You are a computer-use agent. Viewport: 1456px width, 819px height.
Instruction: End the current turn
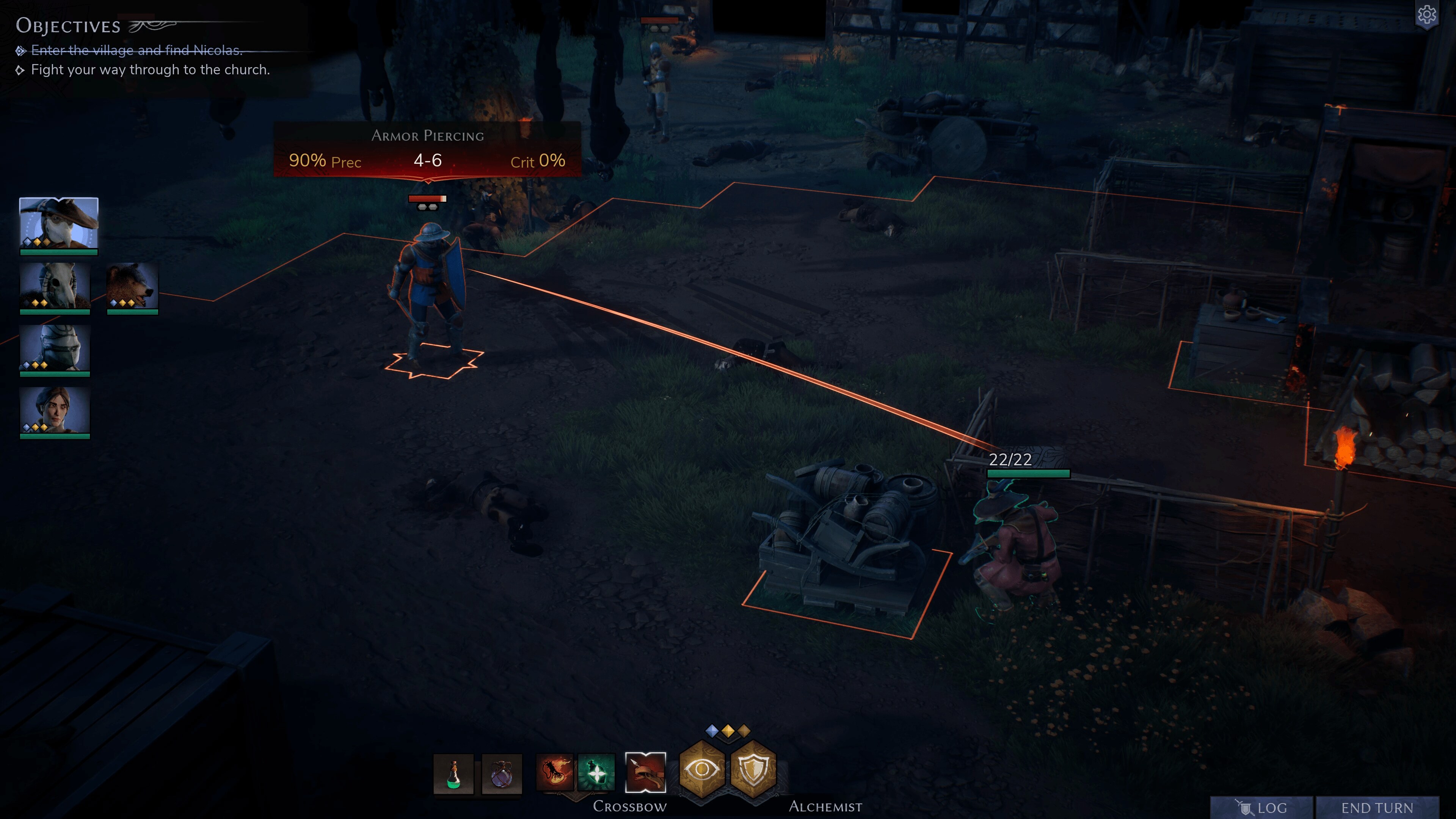[x=1377, y=807]
